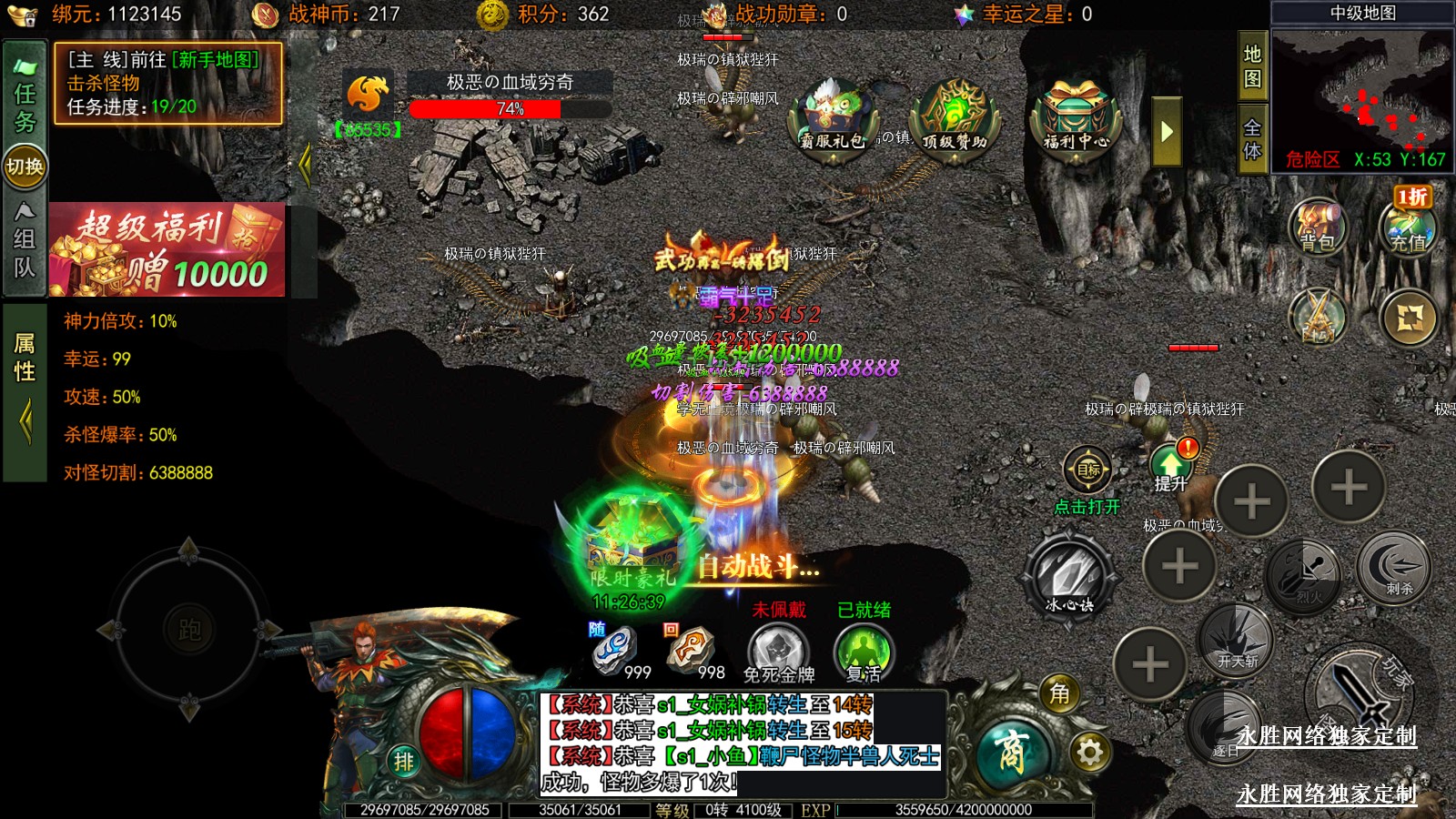Use the 刺杀 skill
Image resolution: width=1456 pixels, height=819 pixels.
tap(1393, 569)
